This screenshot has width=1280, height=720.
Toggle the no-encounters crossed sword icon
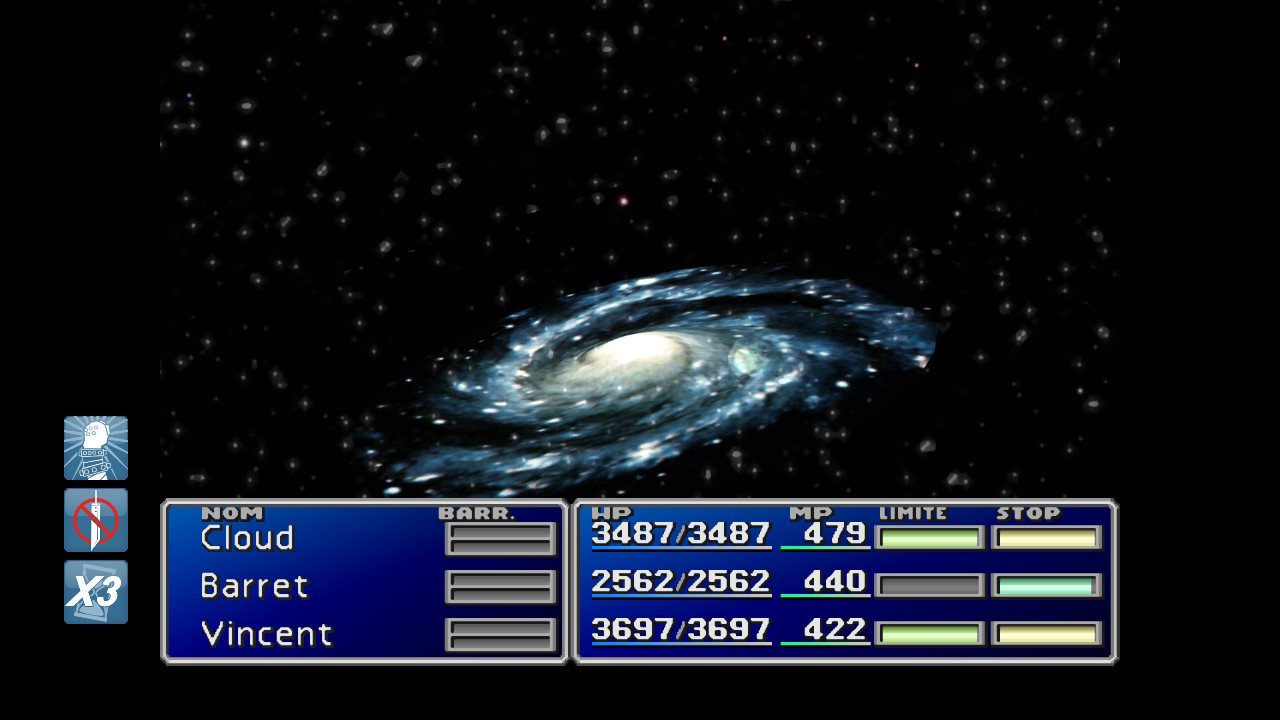coord(96,520)
